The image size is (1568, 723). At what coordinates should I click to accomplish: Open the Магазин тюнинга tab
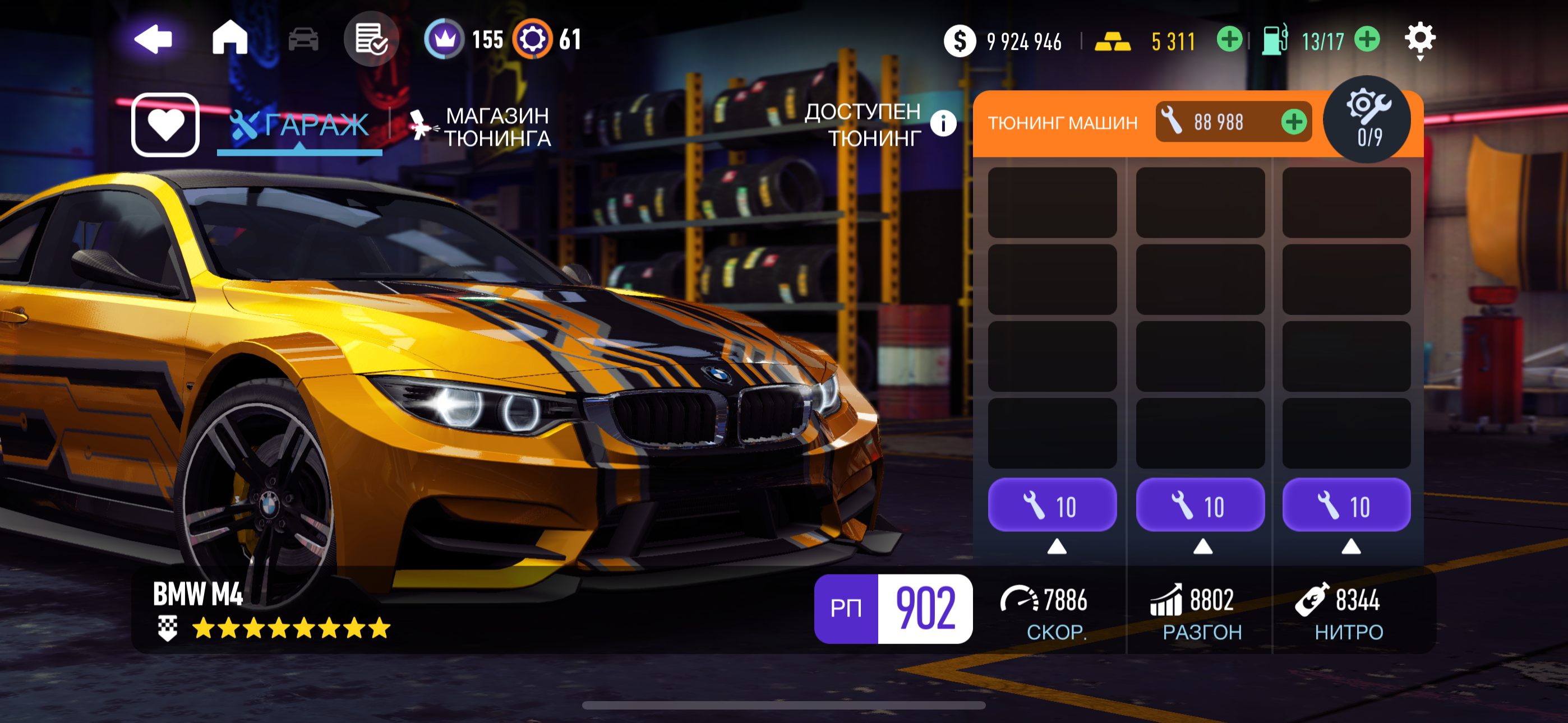coord(481,127)
